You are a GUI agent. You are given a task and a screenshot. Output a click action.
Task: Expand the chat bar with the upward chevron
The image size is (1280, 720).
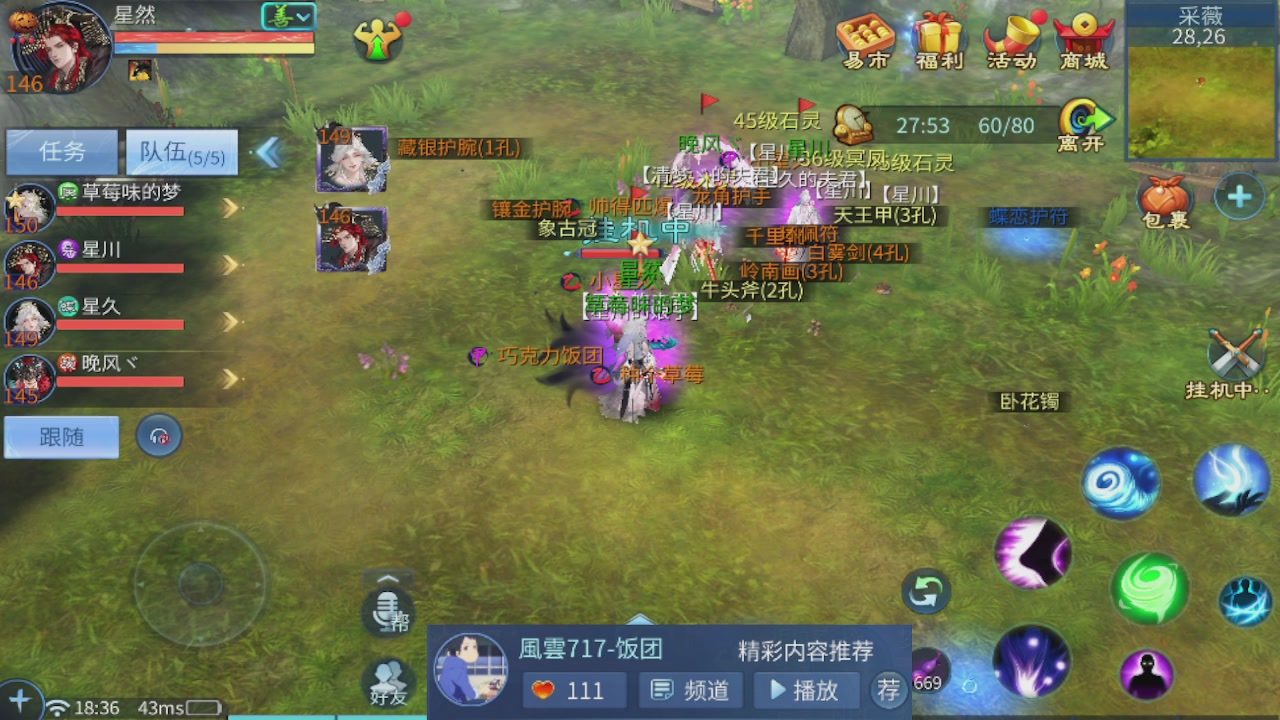(388, 578)
